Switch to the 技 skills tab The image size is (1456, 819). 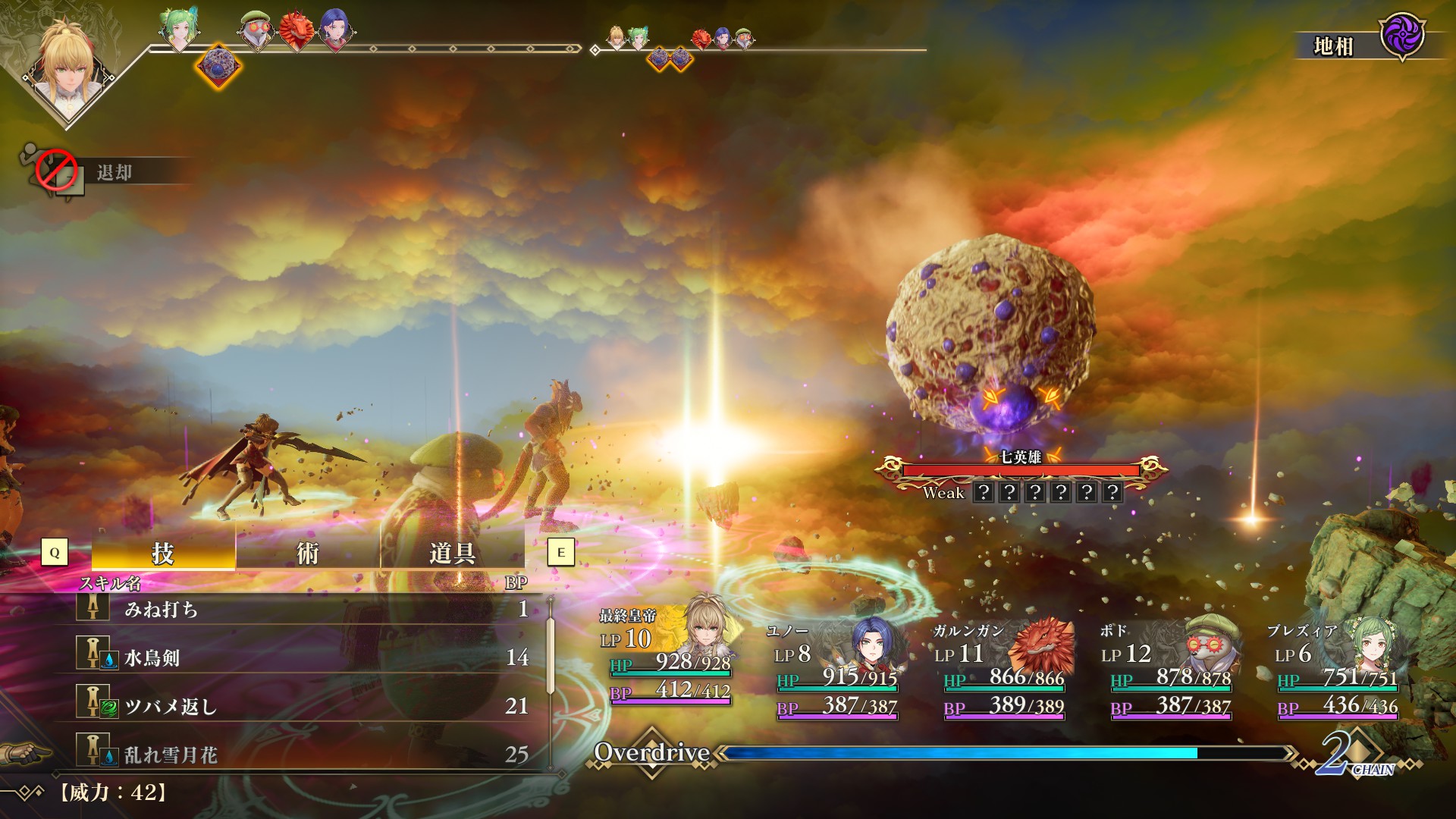(x=163, y=553)
